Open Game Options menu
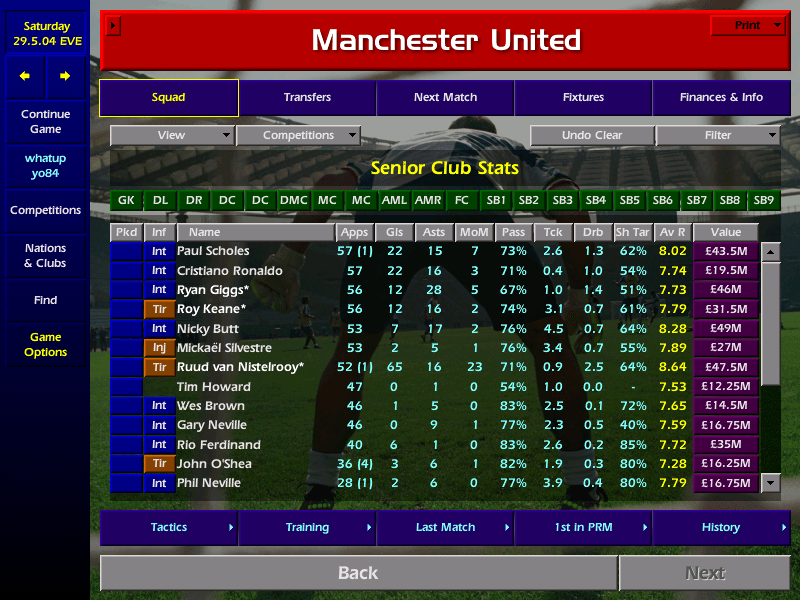This screenshot has height=600, width=800. 45,345
